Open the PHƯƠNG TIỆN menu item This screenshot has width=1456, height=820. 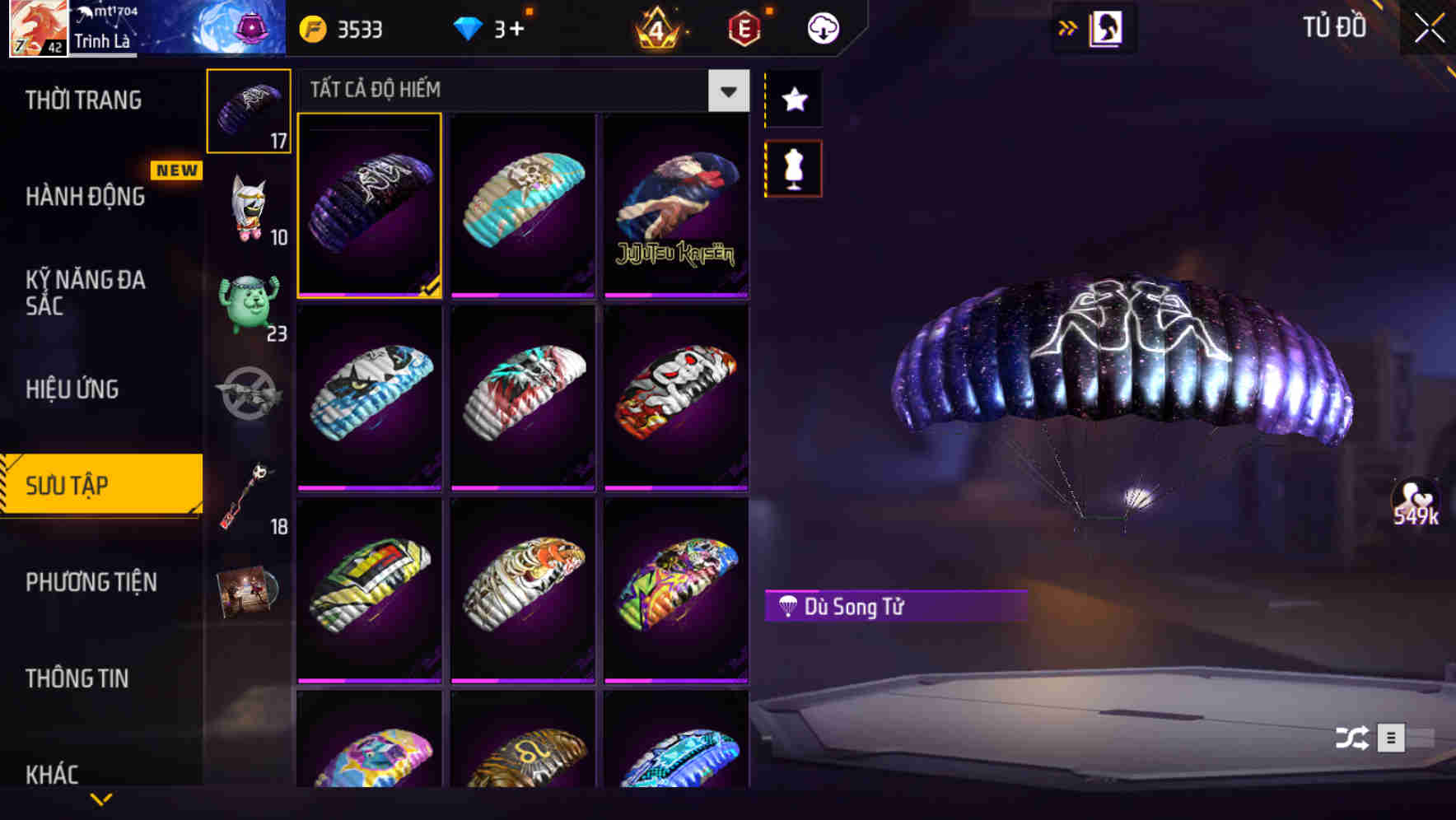91,582
